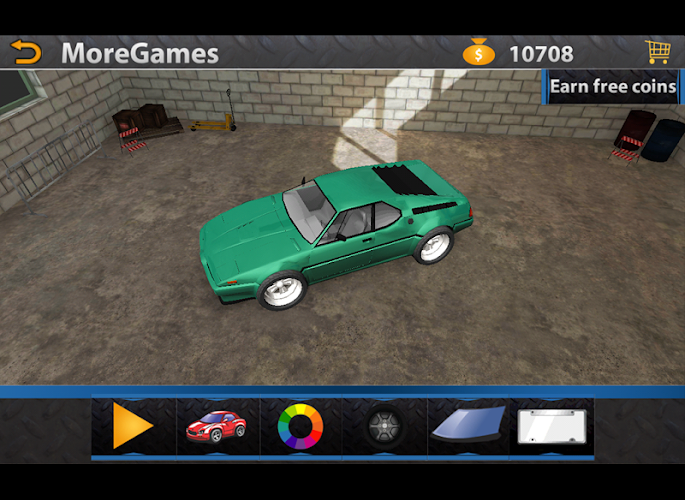Choose the color wheel paint option
685x500 pixels.
coord(300,427)
